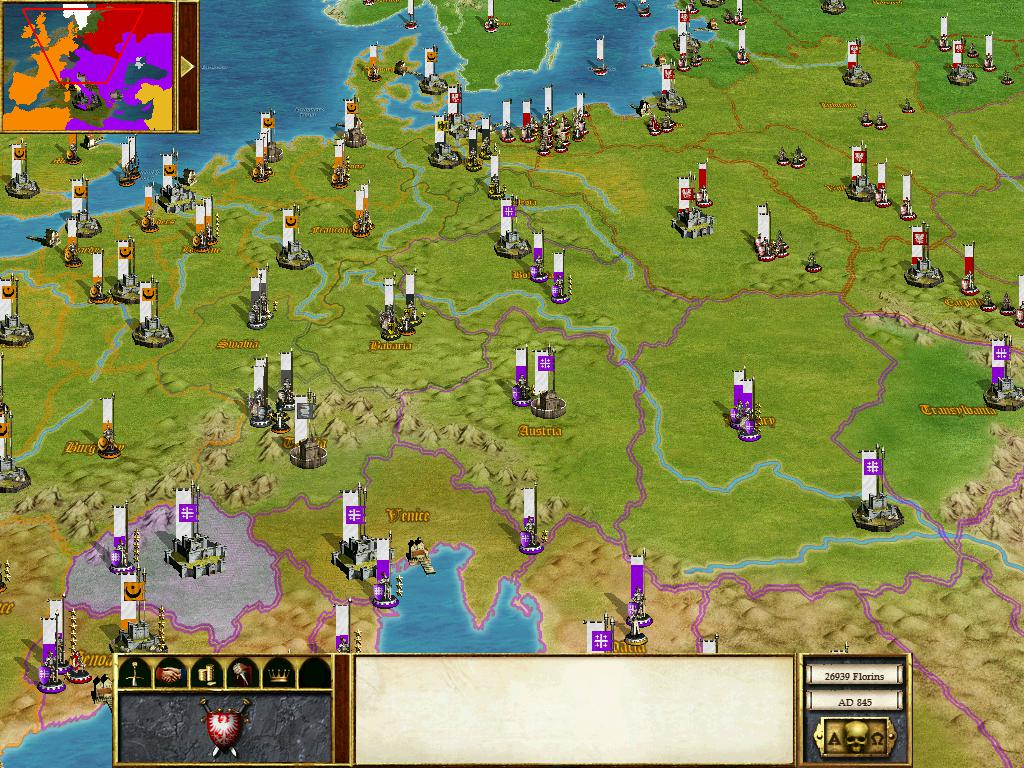Open the handshake diplomacy icon
Viewport: 1024px width, 768px height.
pos(169,673)
